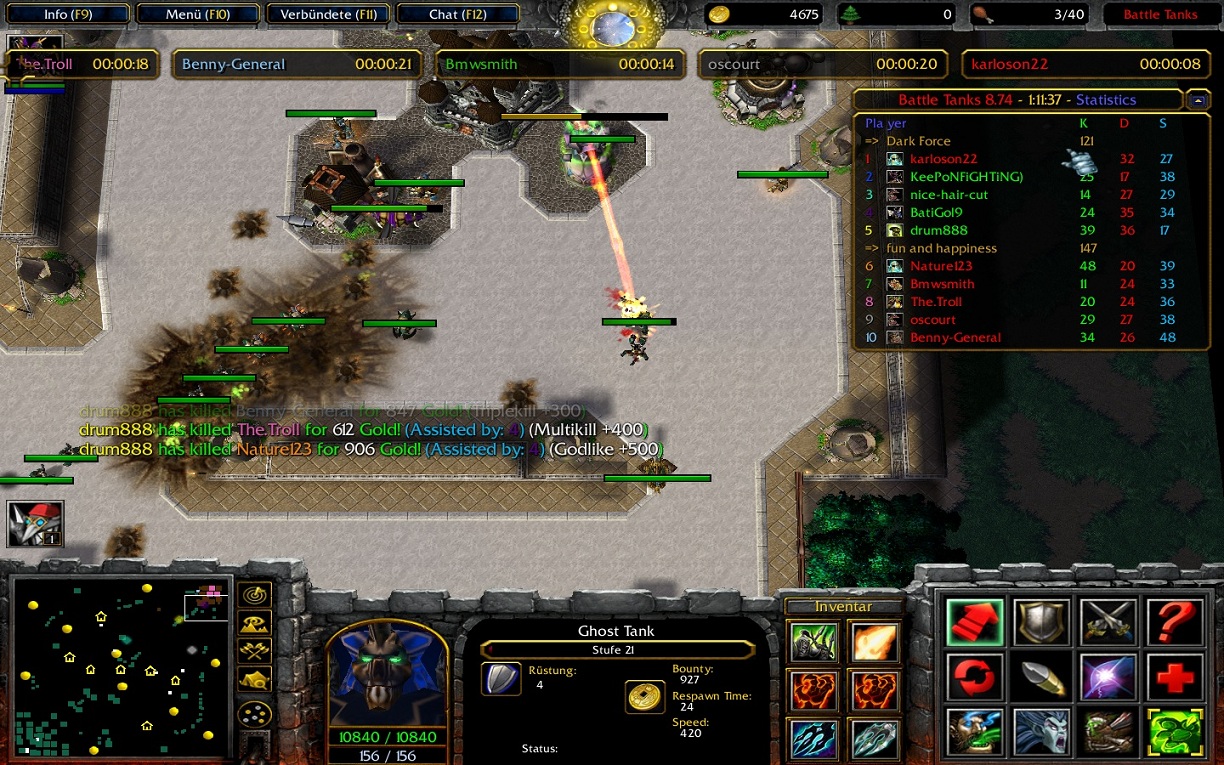Open the Info (F9) quest log
The image size is (1224, 765).
69,15
